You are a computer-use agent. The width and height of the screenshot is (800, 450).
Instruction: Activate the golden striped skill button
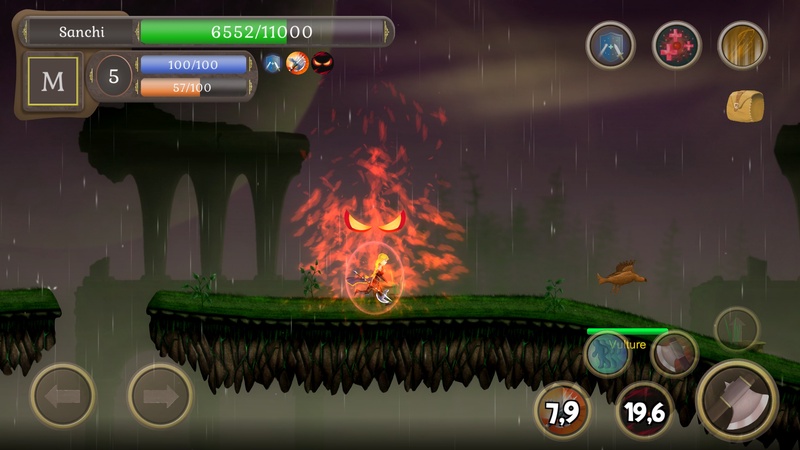[742, 45]
